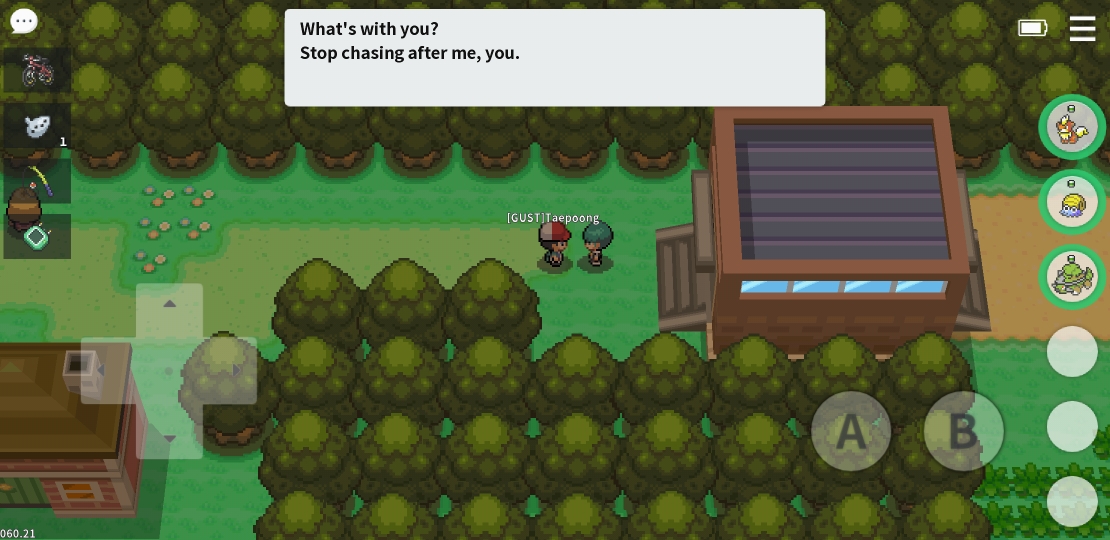Advance the "Stop chasing after me" dialogue box
1110x540 pixels.
(554, 57)
